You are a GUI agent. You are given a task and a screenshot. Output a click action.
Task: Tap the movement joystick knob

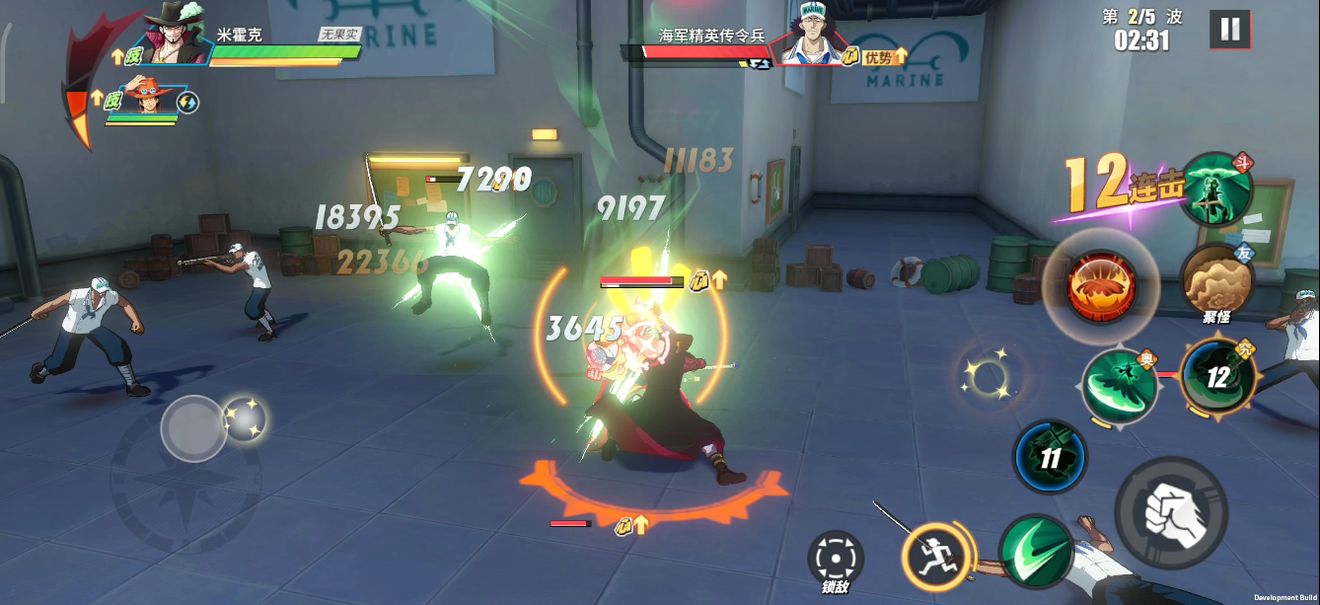tap(193, 428)
